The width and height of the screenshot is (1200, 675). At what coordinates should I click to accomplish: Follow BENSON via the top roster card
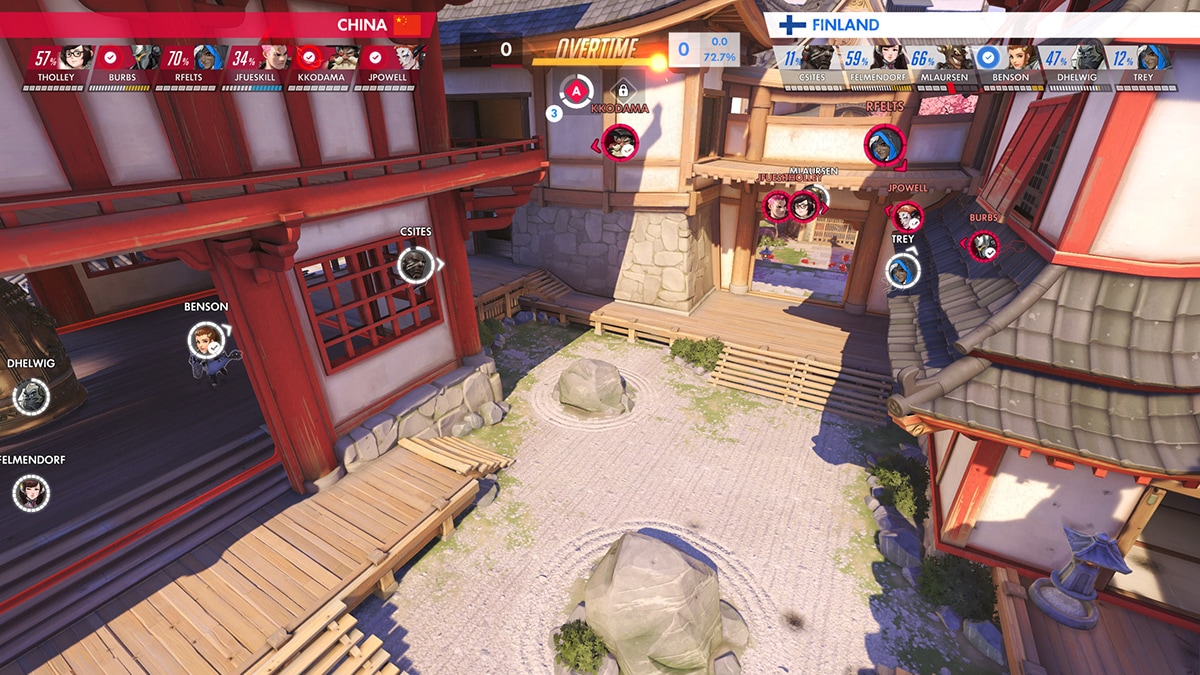coord(1009,66)
